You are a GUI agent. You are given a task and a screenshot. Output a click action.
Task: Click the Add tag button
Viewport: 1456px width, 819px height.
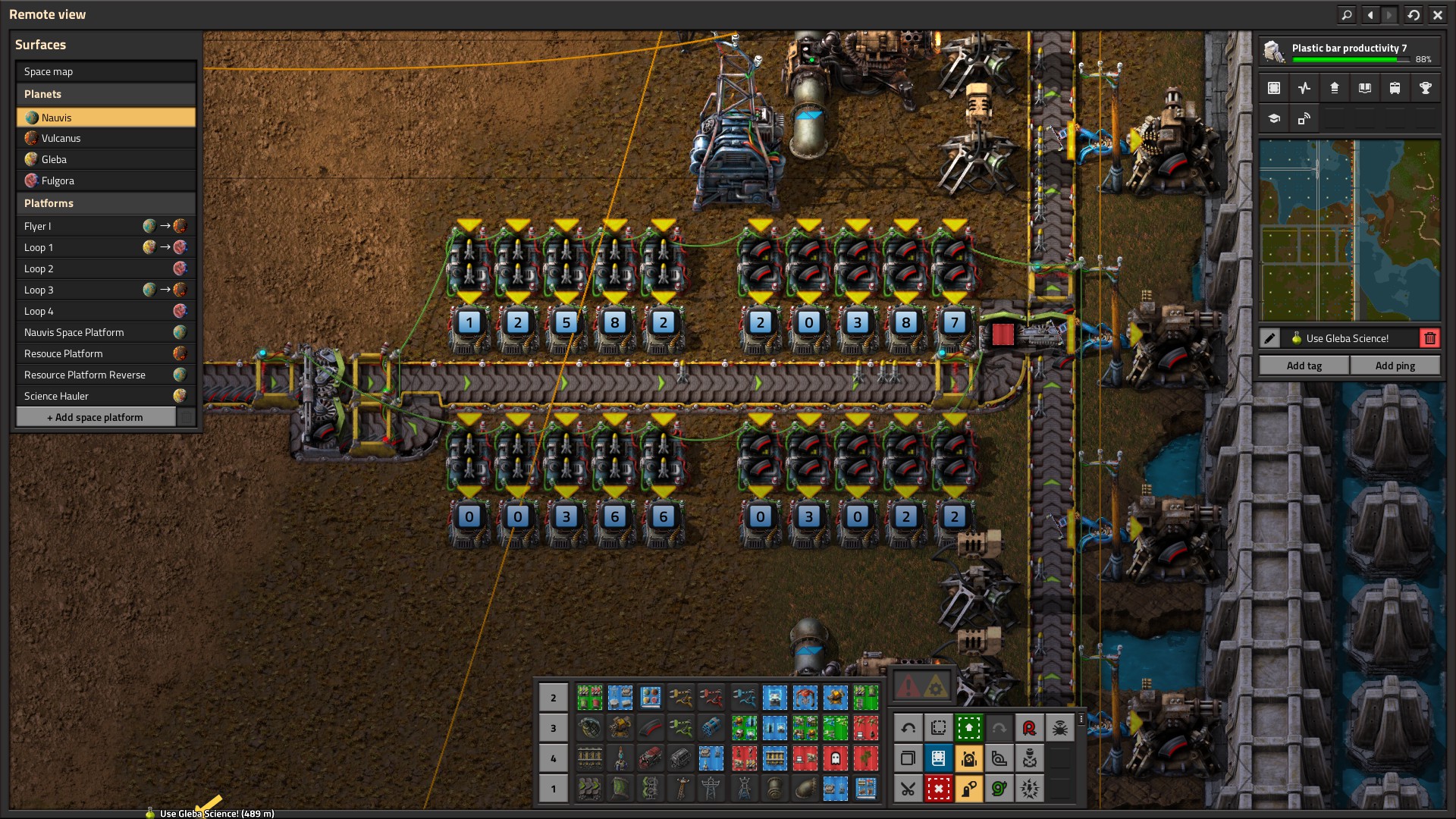1304,366
